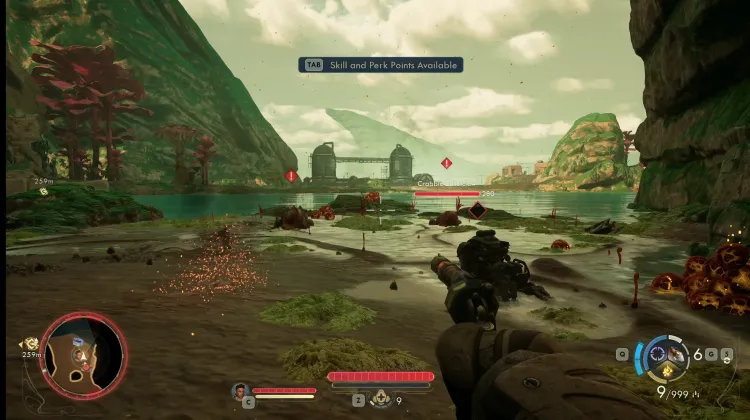The image size is (750, 420).
Task: Choose the grenade throwable in the weapon wheel
Action: (679, 354)
